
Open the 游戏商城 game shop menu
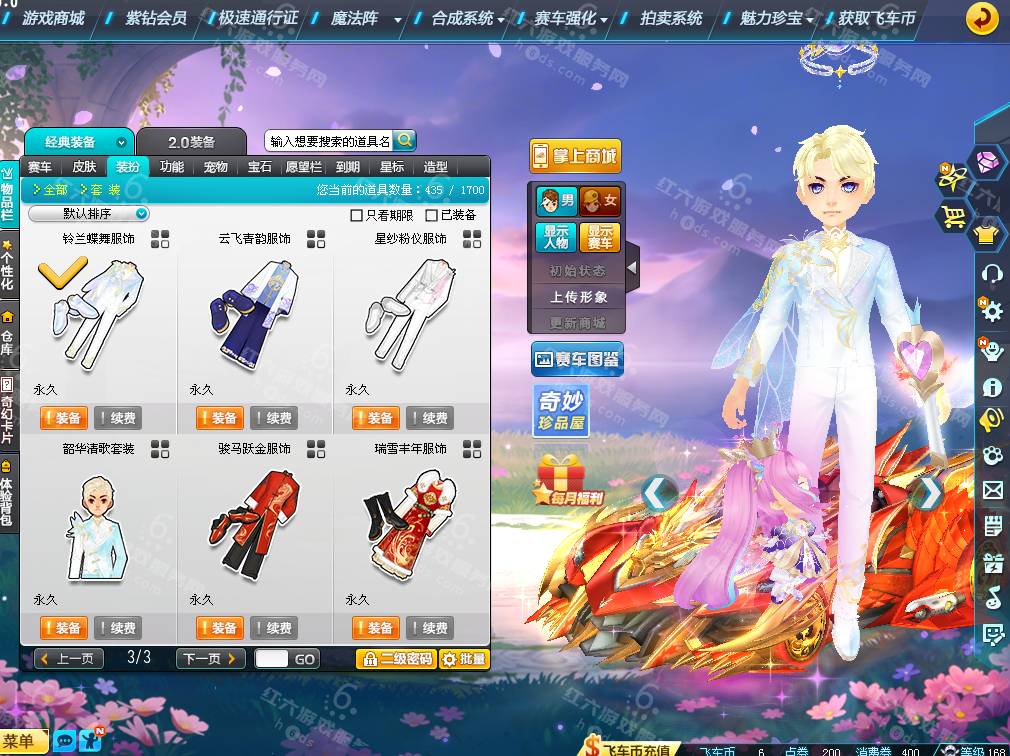coord(53,18)
